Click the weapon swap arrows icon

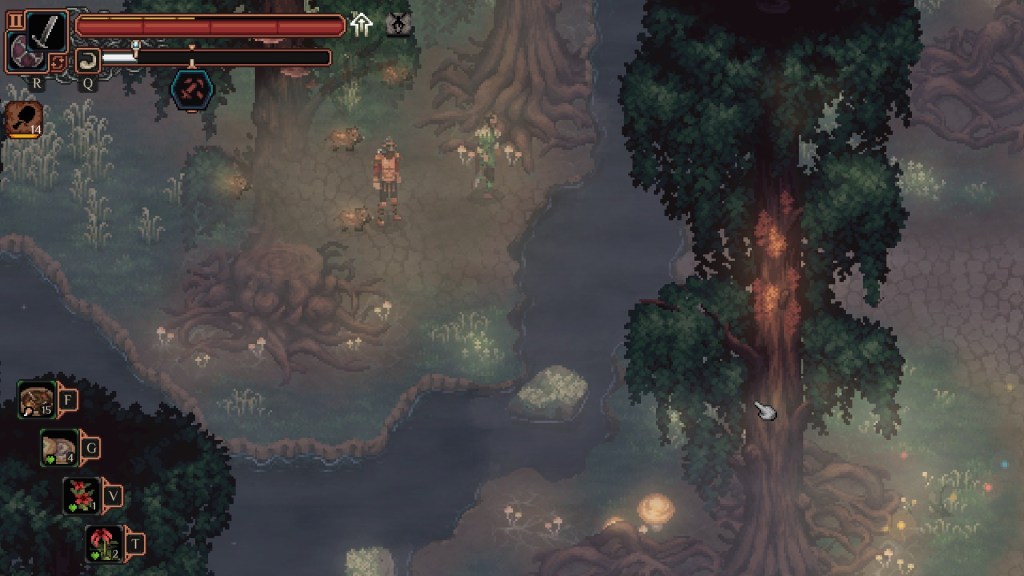tap(57, 61)
